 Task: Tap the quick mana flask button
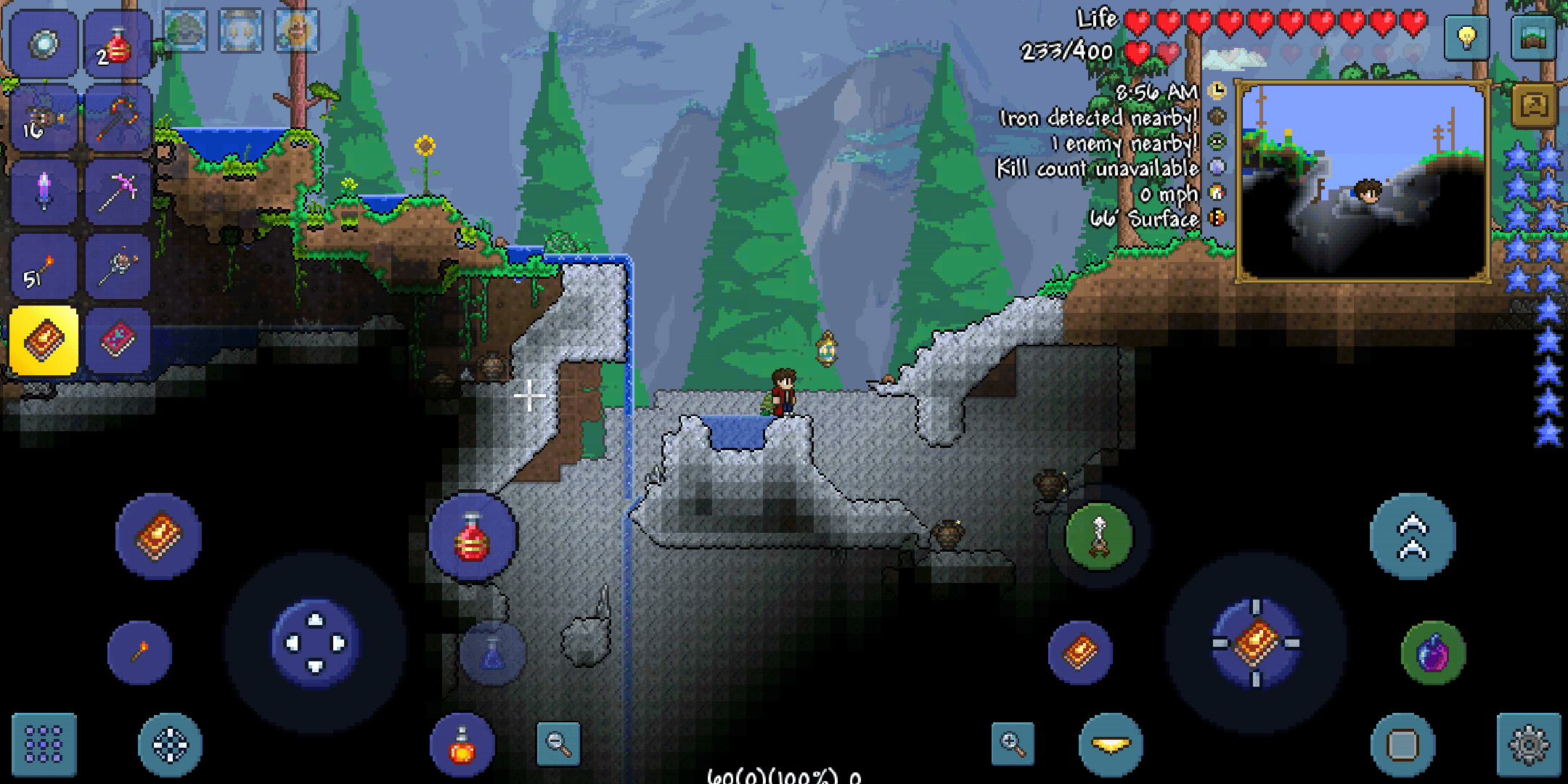pos(491,652)
